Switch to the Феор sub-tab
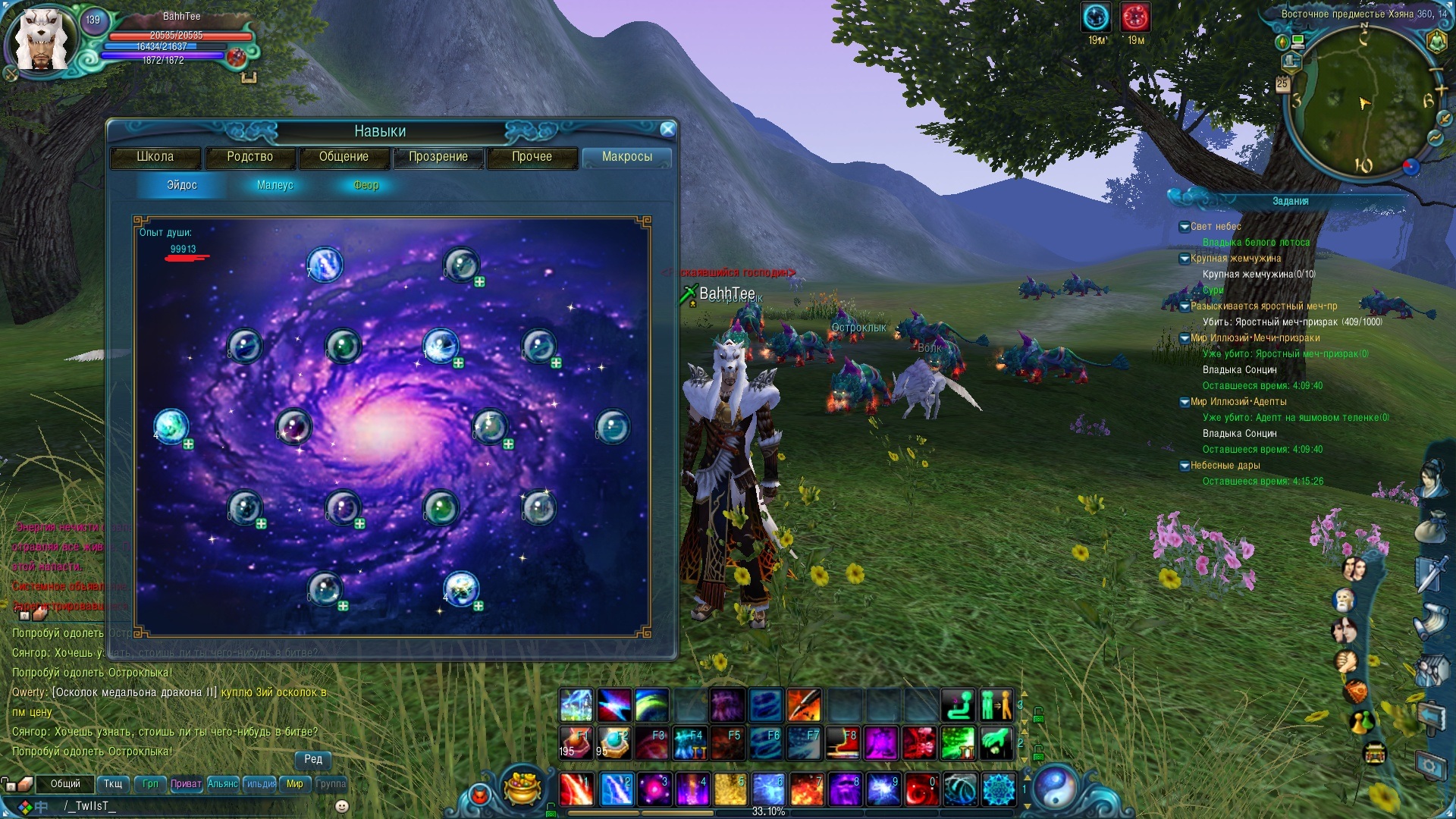 [366, 185]
